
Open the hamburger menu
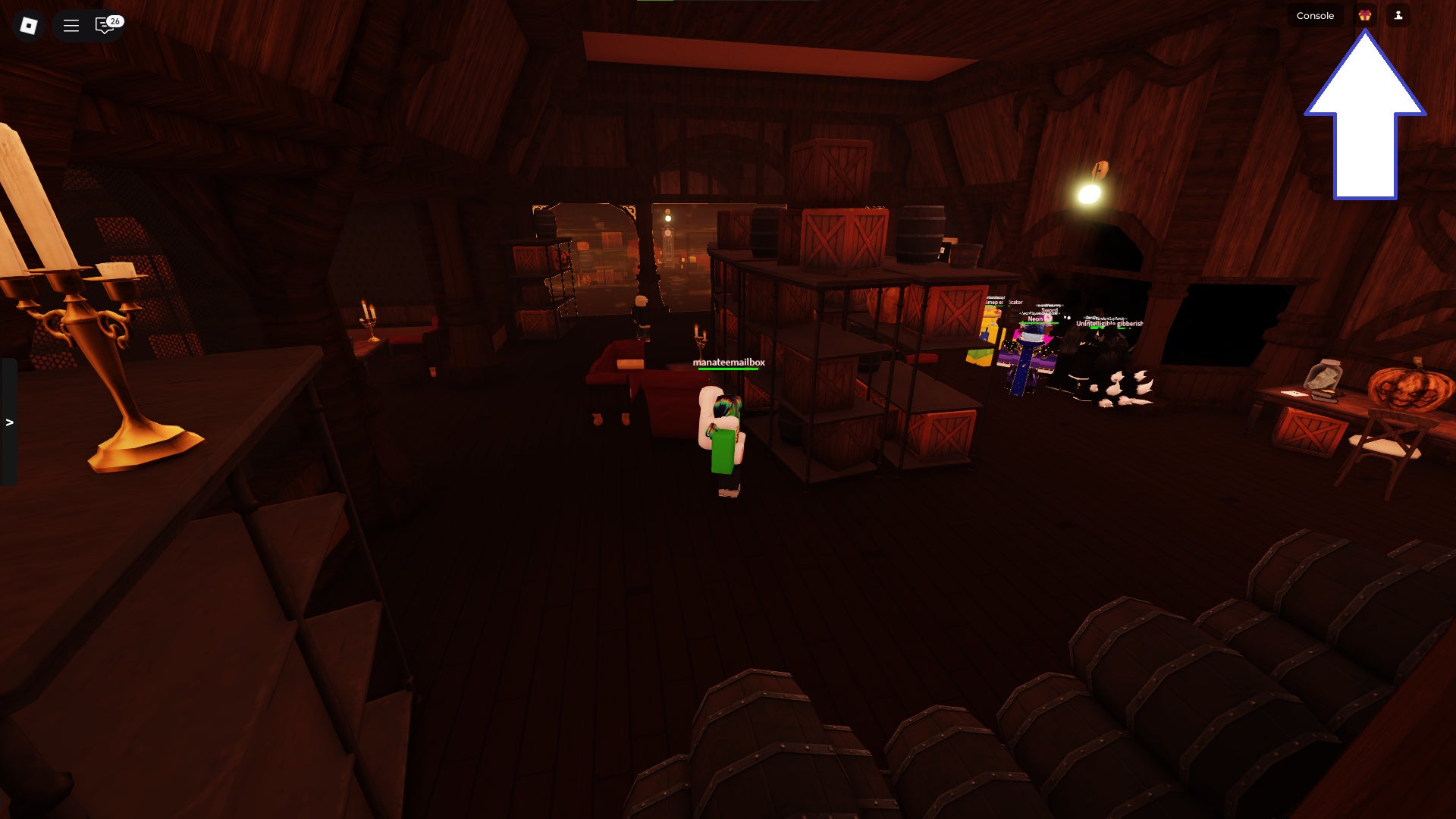click(x=71, y=26)
